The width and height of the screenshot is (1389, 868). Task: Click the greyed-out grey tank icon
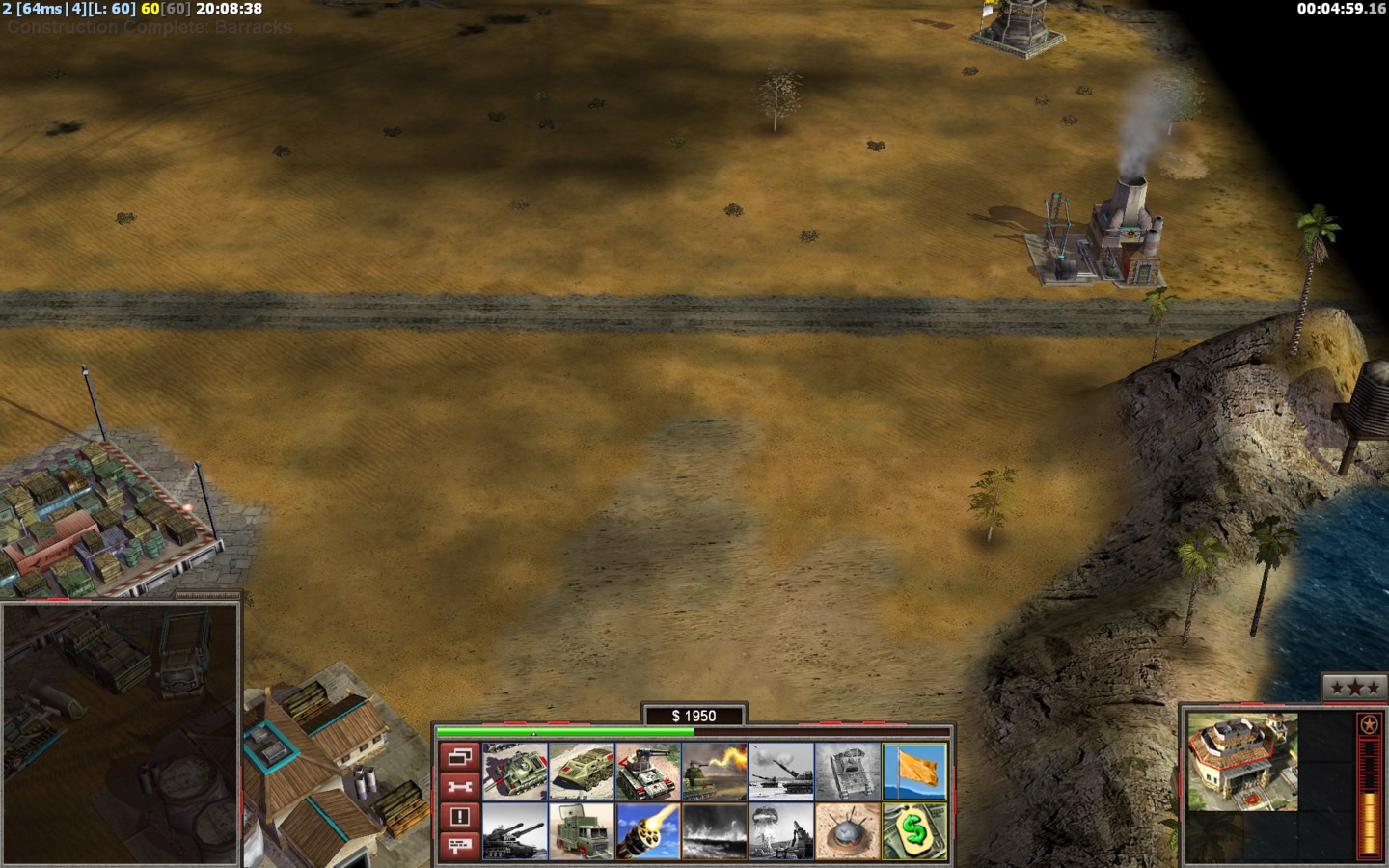click(848, 772)
